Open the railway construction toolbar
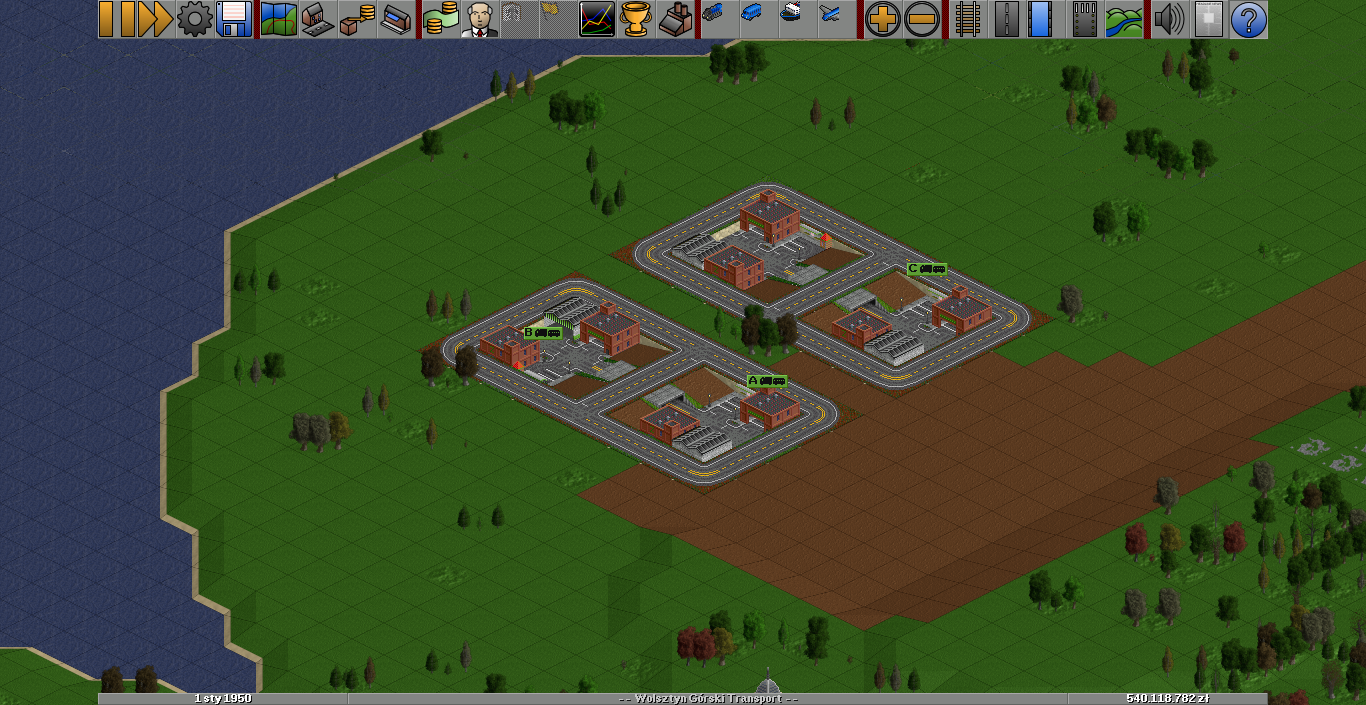1366x705 pixels. pyautogui.click(x=967, y=19)
